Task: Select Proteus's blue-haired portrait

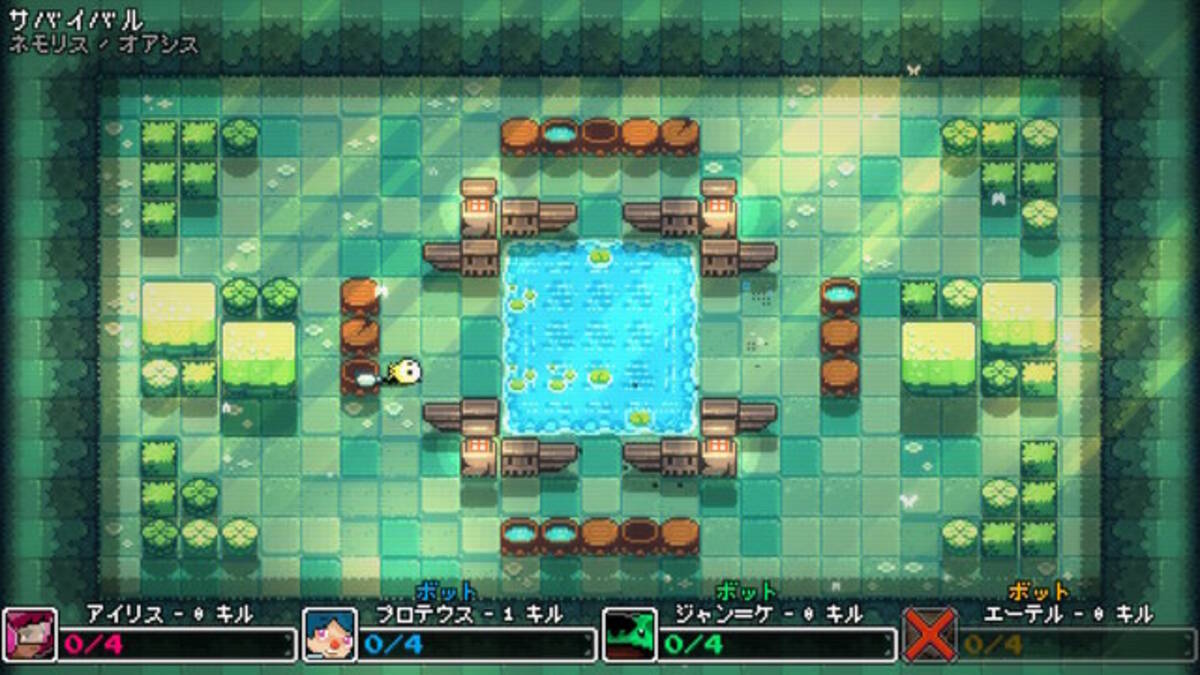Action: [x=329, y=635]
